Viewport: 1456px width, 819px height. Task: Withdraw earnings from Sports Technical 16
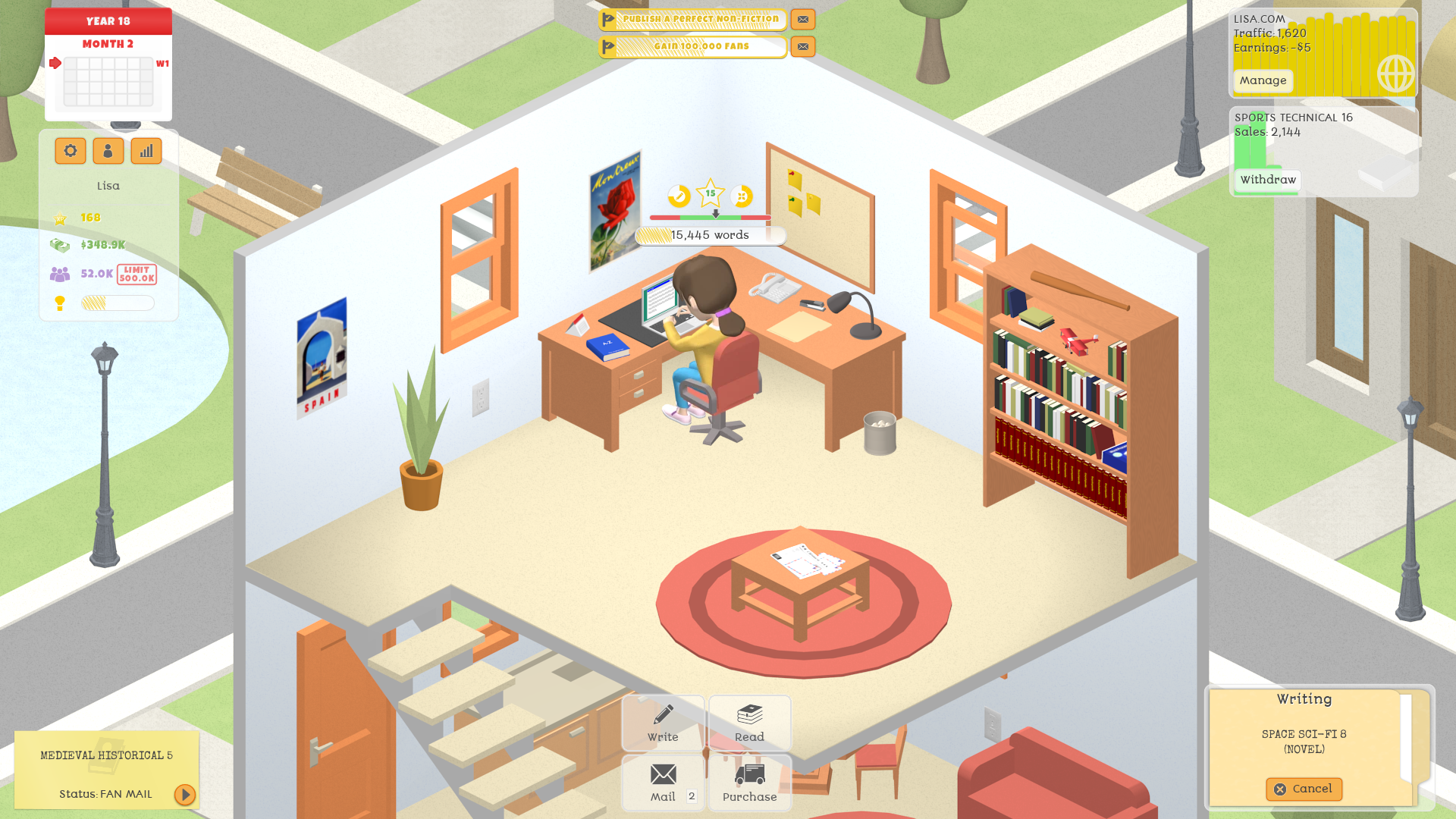click(1266, 180)
